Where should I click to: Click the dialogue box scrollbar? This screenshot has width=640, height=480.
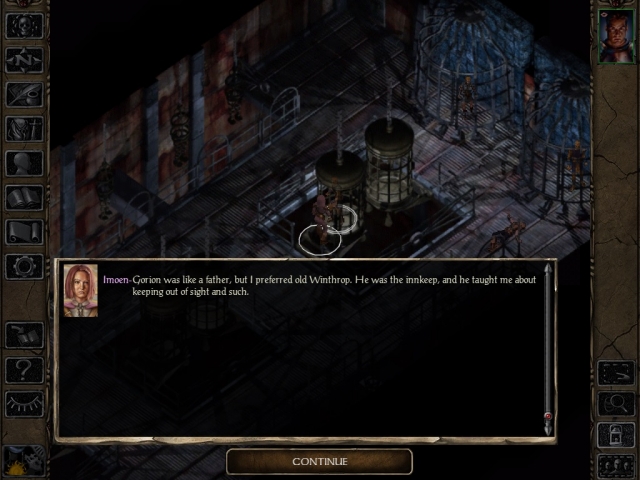pos(548,345)
